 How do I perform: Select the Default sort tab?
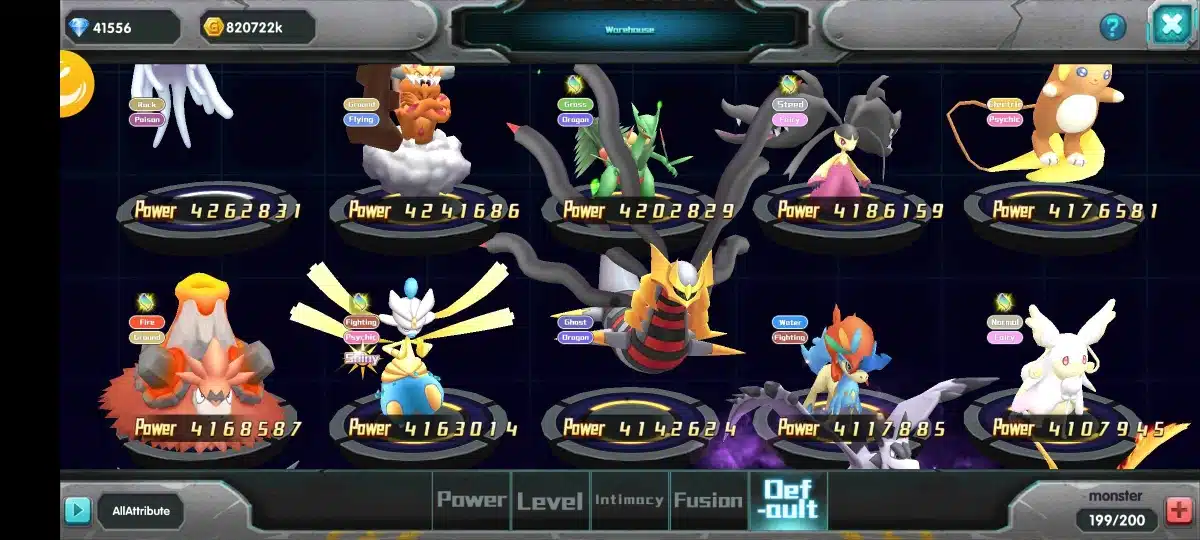tap(789, 500)
